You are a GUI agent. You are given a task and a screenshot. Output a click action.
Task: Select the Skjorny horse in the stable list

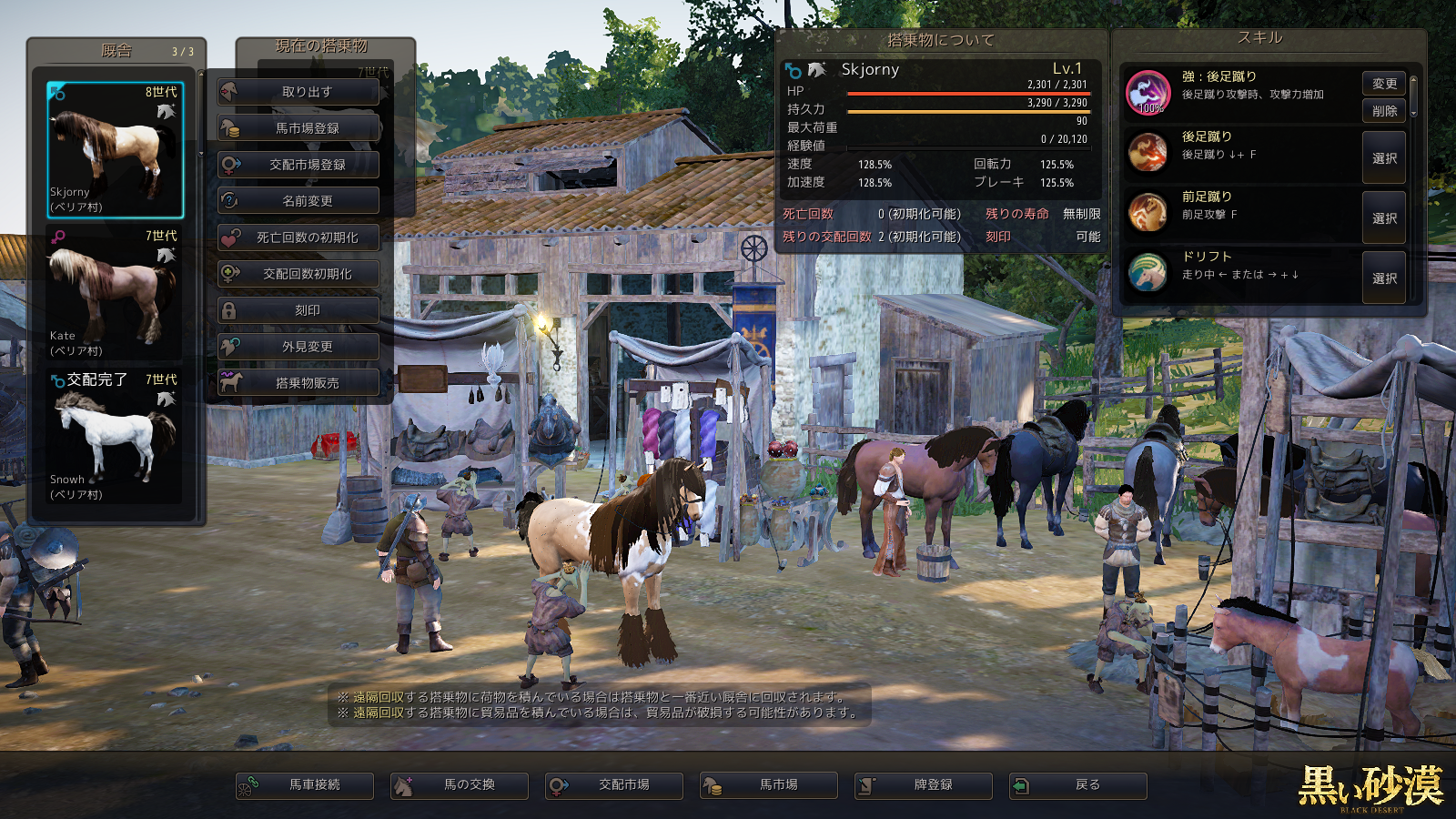coord(115,150)
